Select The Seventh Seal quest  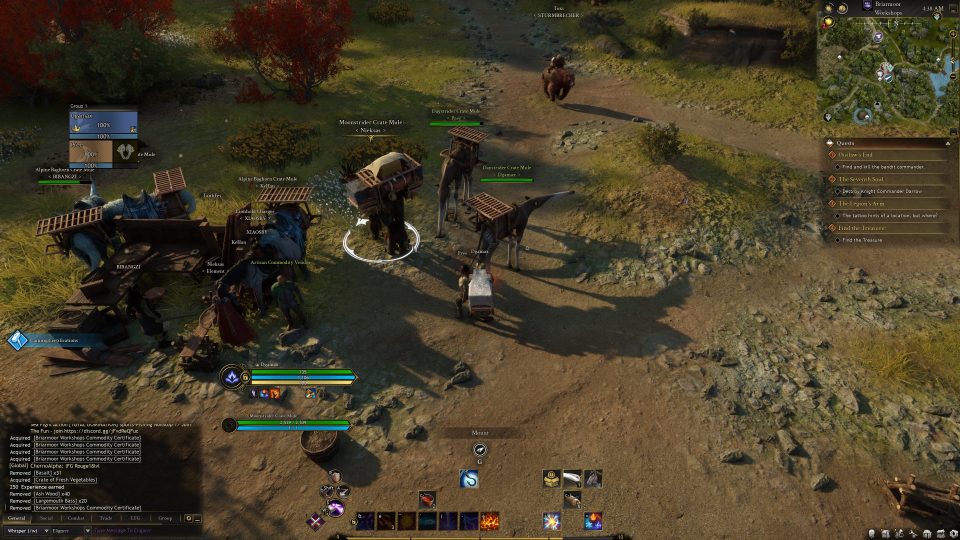[x=856, y=179]
